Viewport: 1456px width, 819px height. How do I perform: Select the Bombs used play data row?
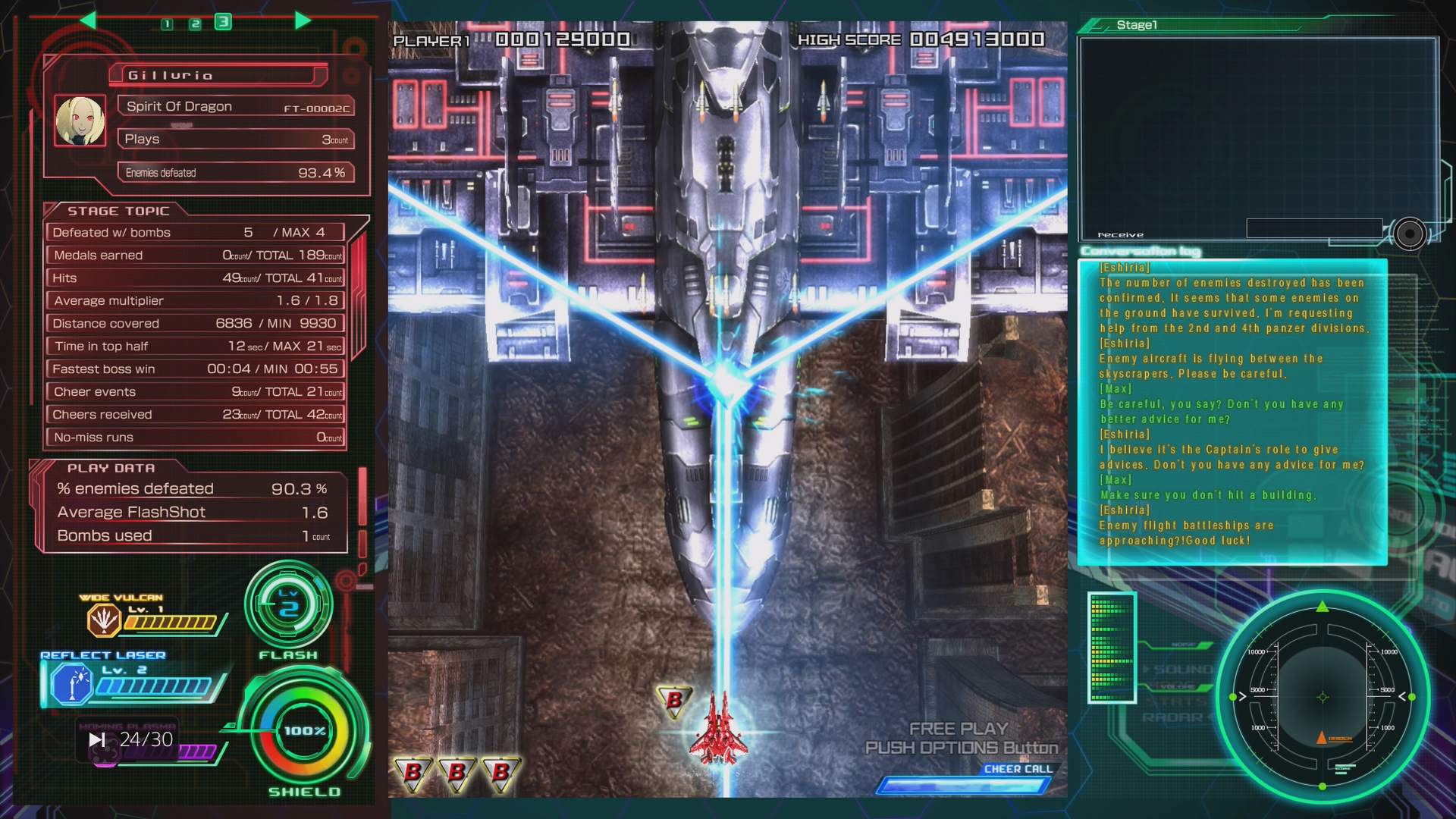click(x=193, y=536)
